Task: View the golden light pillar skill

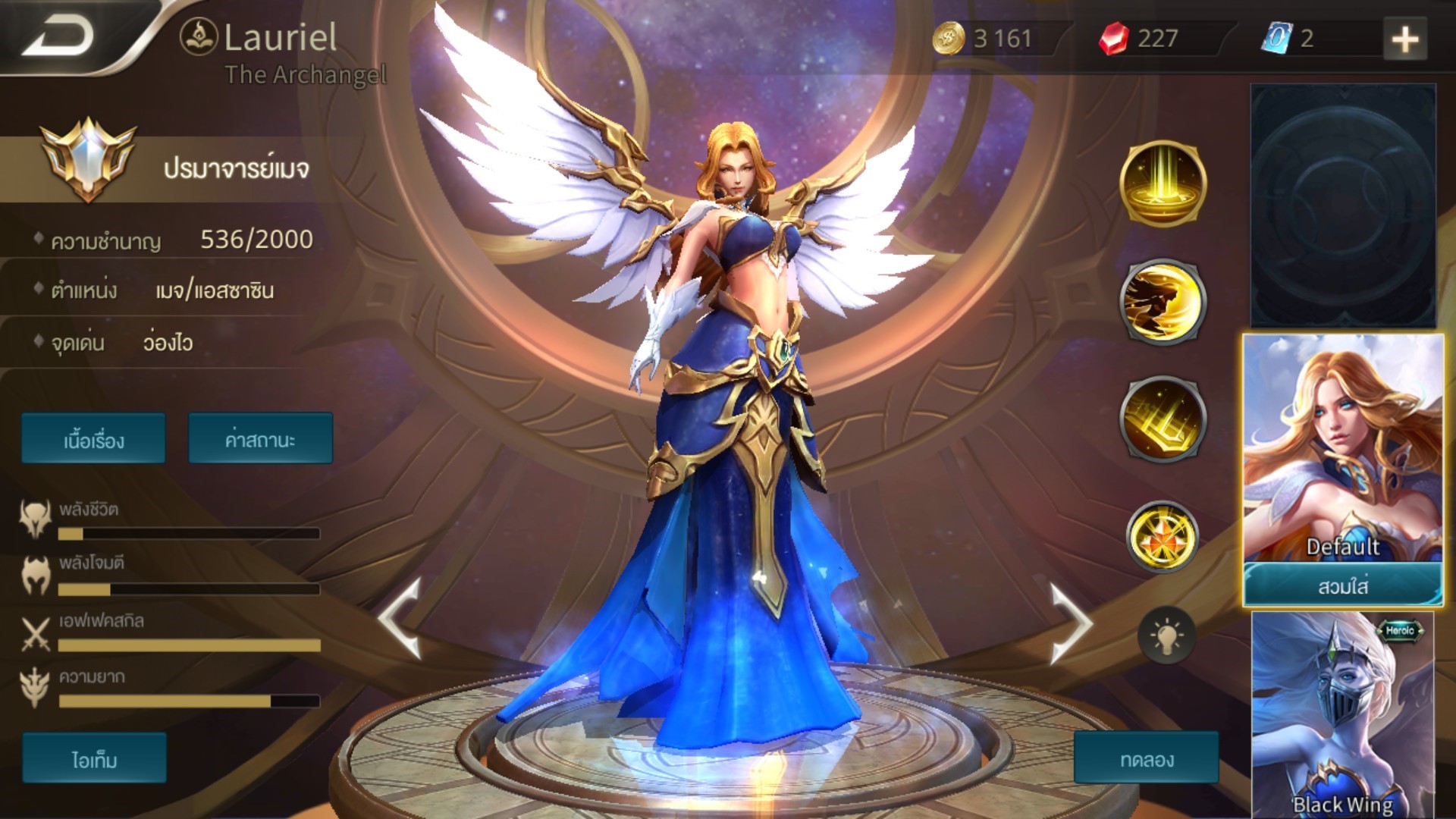Action: click(x=1163, y=184)
